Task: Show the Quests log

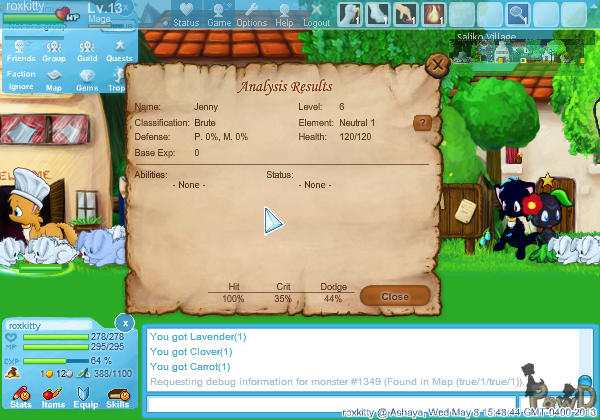Action: (119, 51)
